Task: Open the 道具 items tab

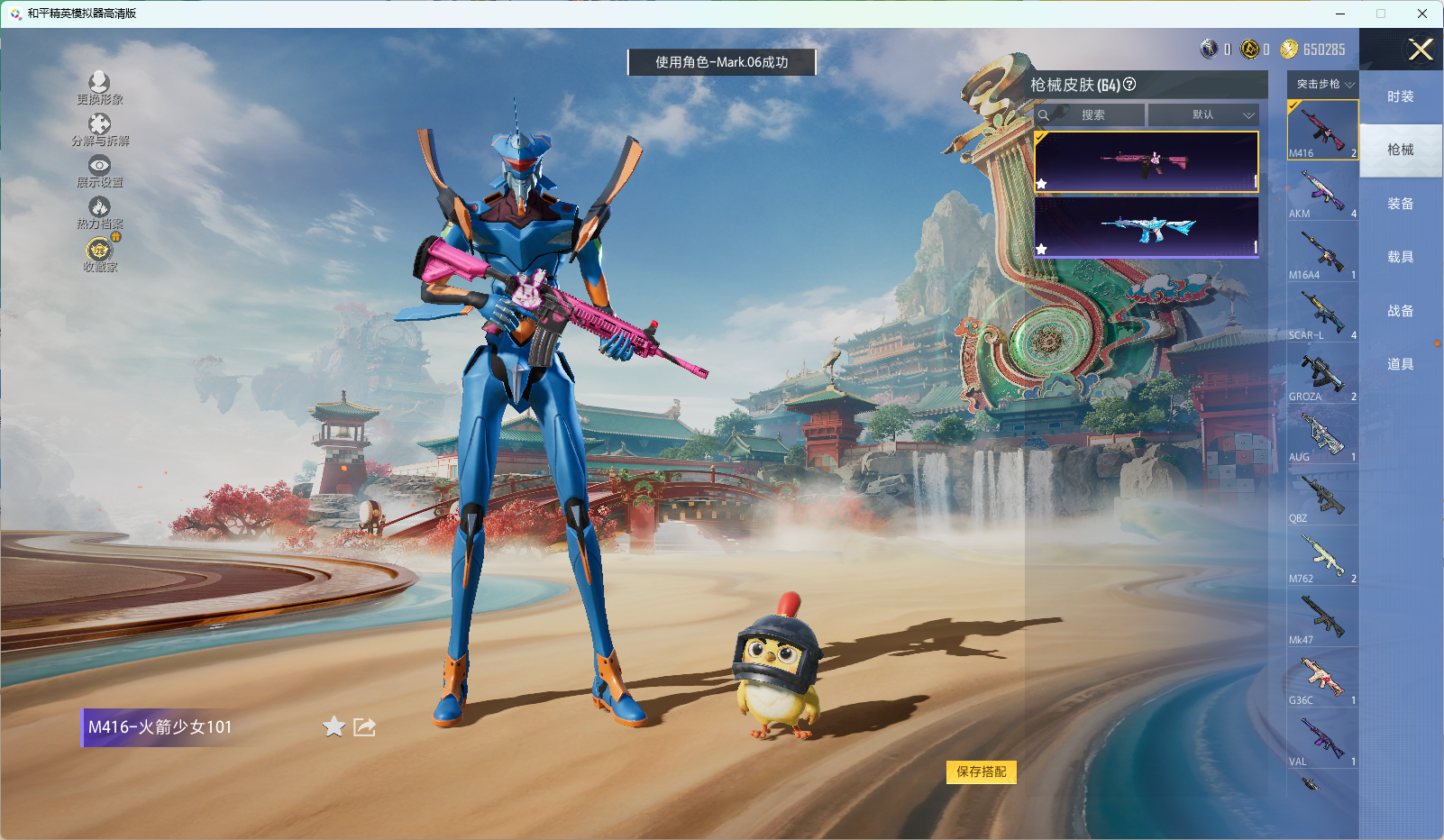Action: point(1400,364)
